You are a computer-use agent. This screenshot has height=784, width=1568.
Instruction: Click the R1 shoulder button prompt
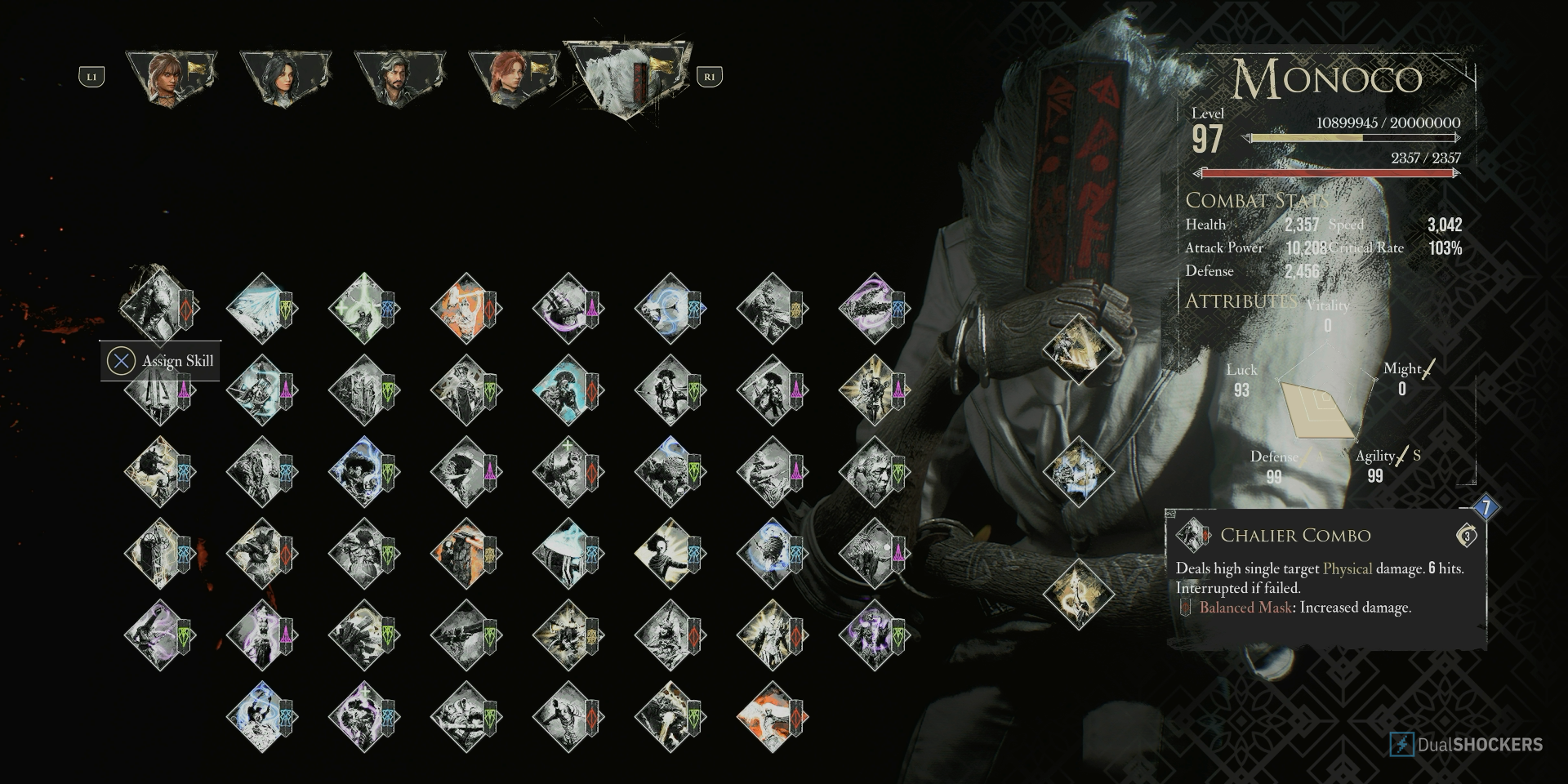pyautogui.click(x=710, y=78)
